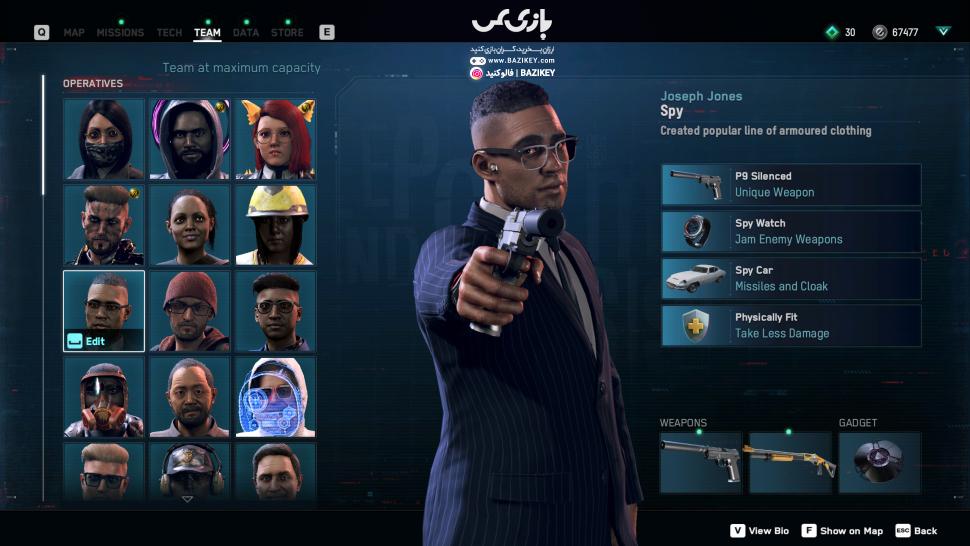Select the Data tab
The image size is (970, 546).
(246, 32)
